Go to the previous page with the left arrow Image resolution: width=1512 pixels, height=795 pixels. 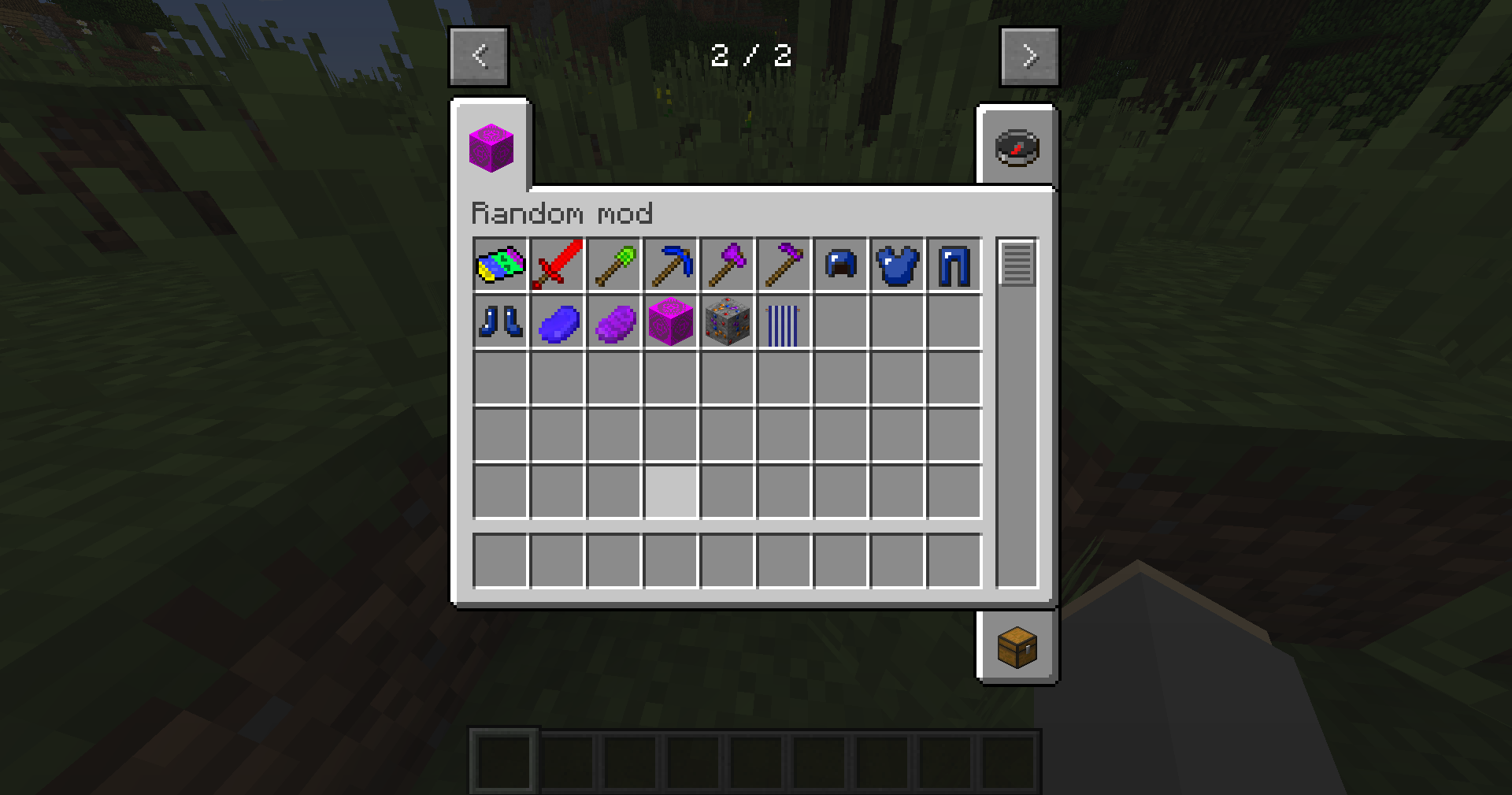point(479,55)
